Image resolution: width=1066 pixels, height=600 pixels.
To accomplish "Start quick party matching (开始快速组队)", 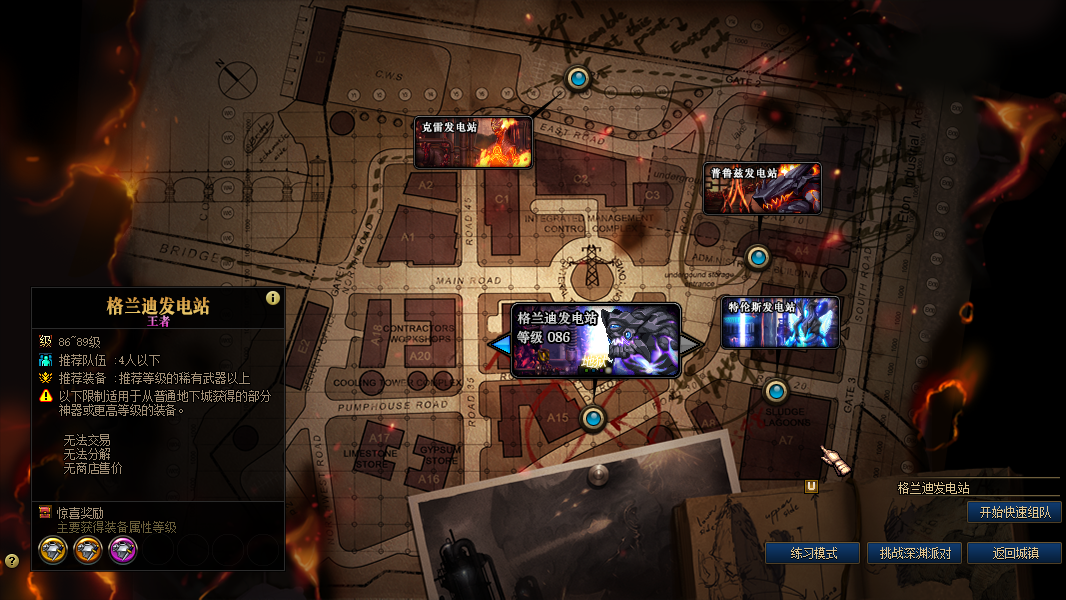I will (x=1014, y=512).
